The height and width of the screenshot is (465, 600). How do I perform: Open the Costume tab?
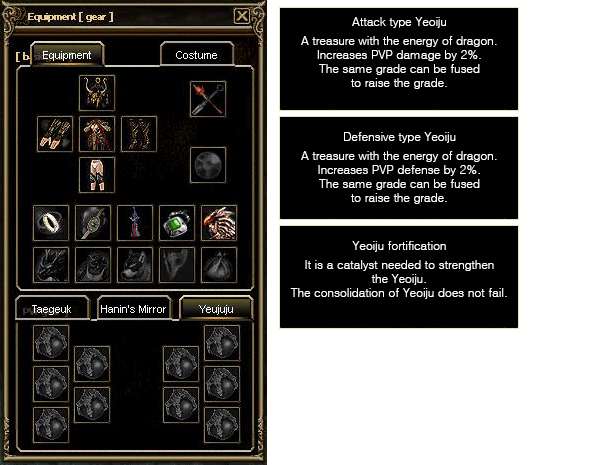coord(196,56)
